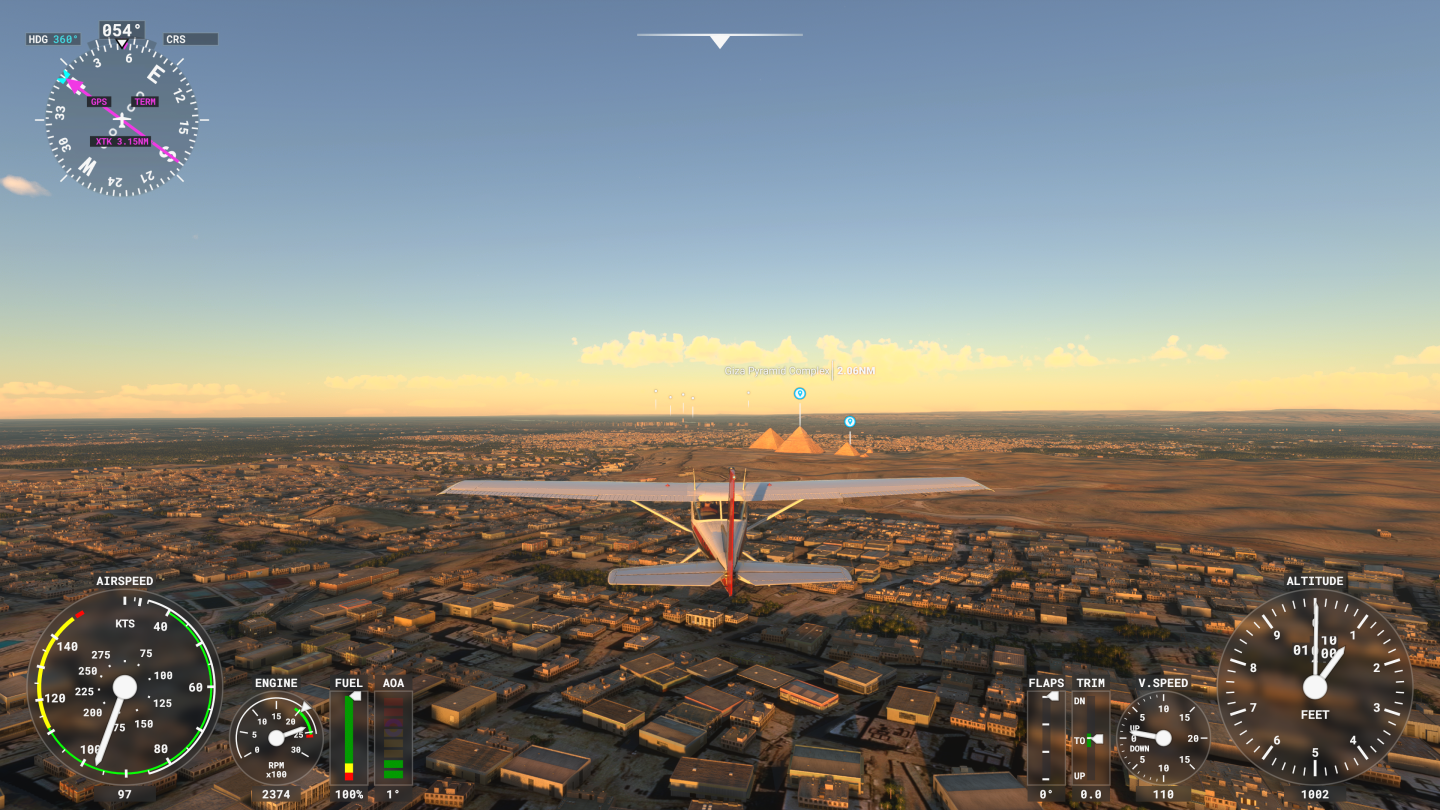Adjust the fuel quantity gauge bar
This screenshot has height=810, width=1440.
349,740
